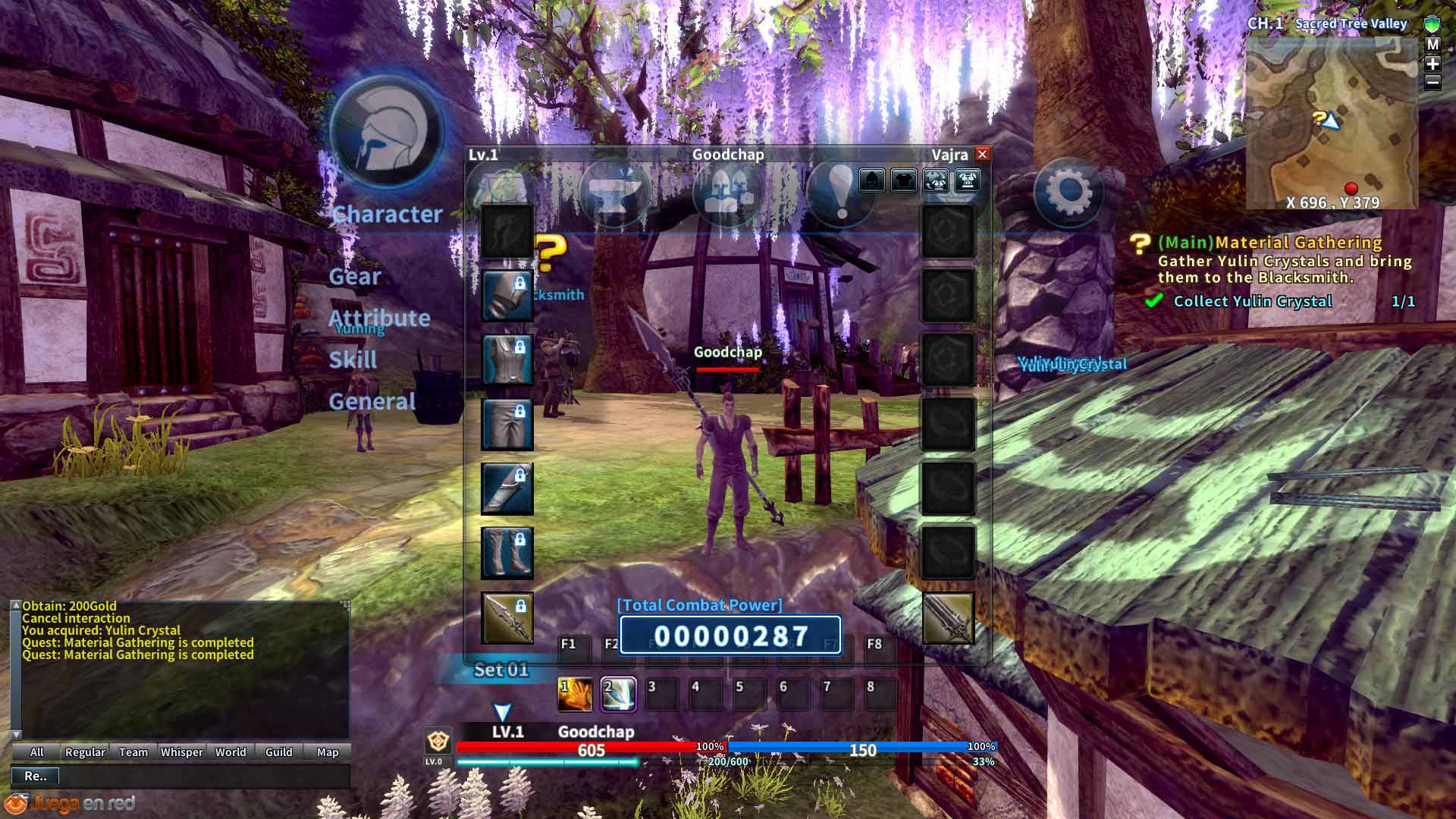Open the Skill menu entry
1456x819 pixels.
click(x=353, y=359)
